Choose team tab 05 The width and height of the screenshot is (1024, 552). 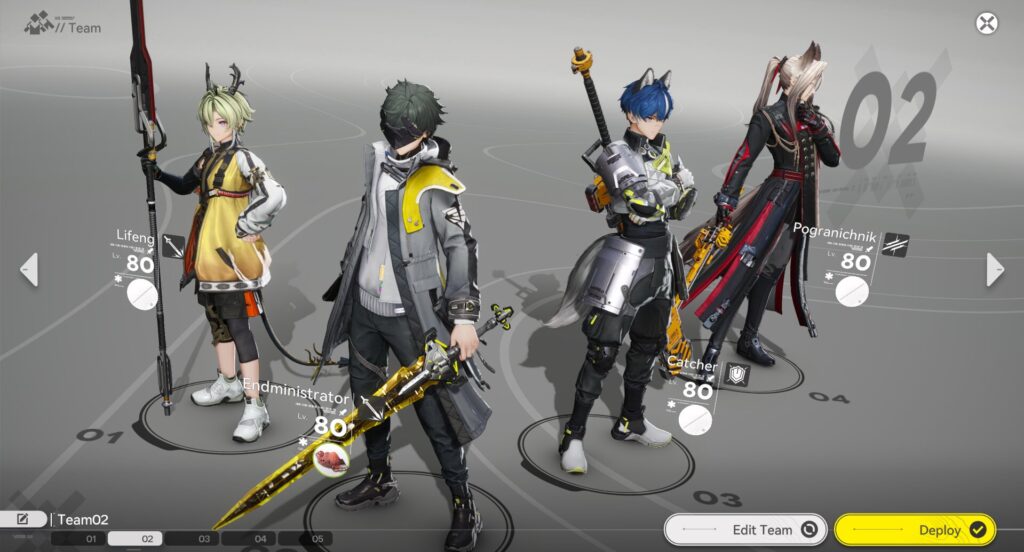[316, 539]
